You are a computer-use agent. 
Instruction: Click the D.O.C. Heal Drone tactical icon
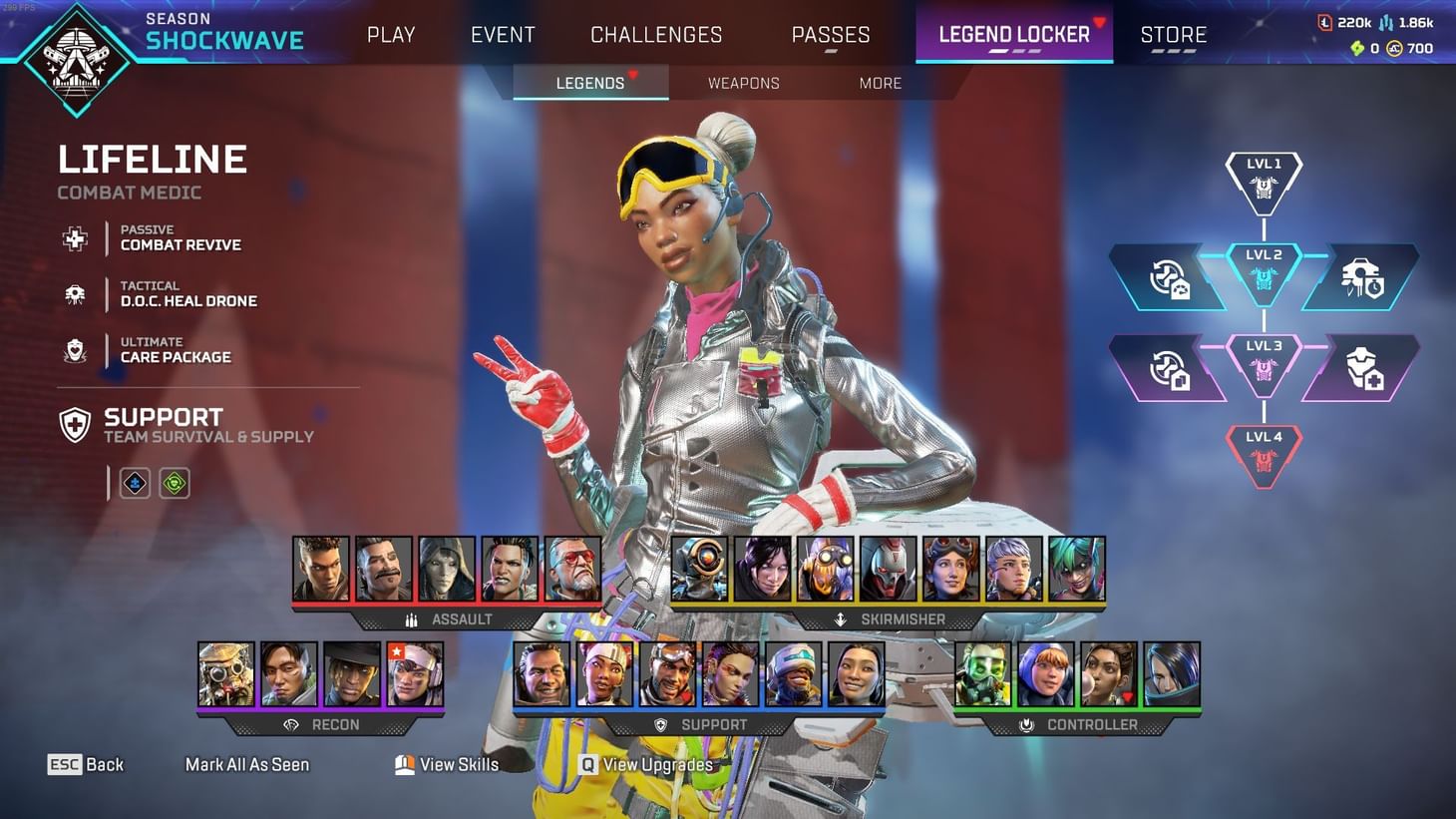75,294
